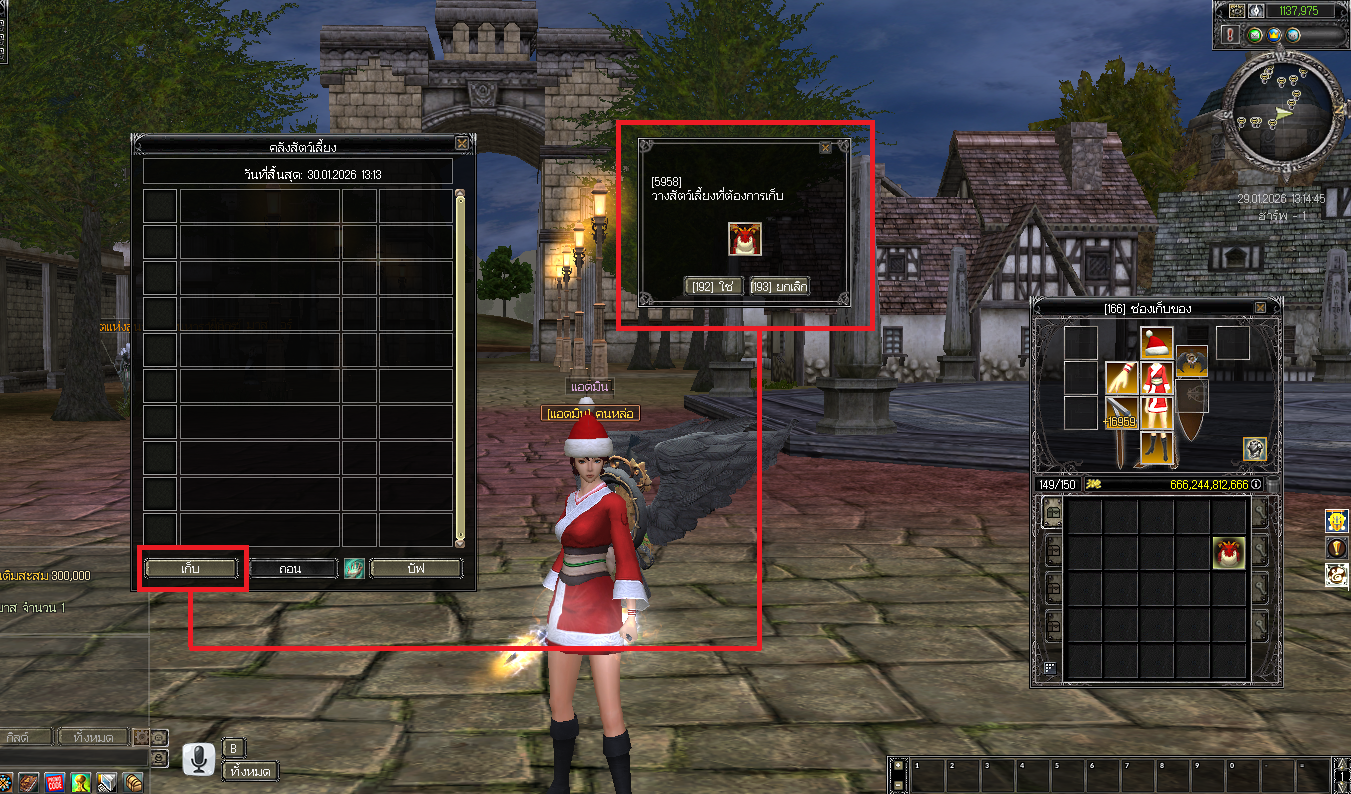Viewport: 1351px width, 794px height.
Task: Click the circular minimap
Action: [x=1283, y=109]
